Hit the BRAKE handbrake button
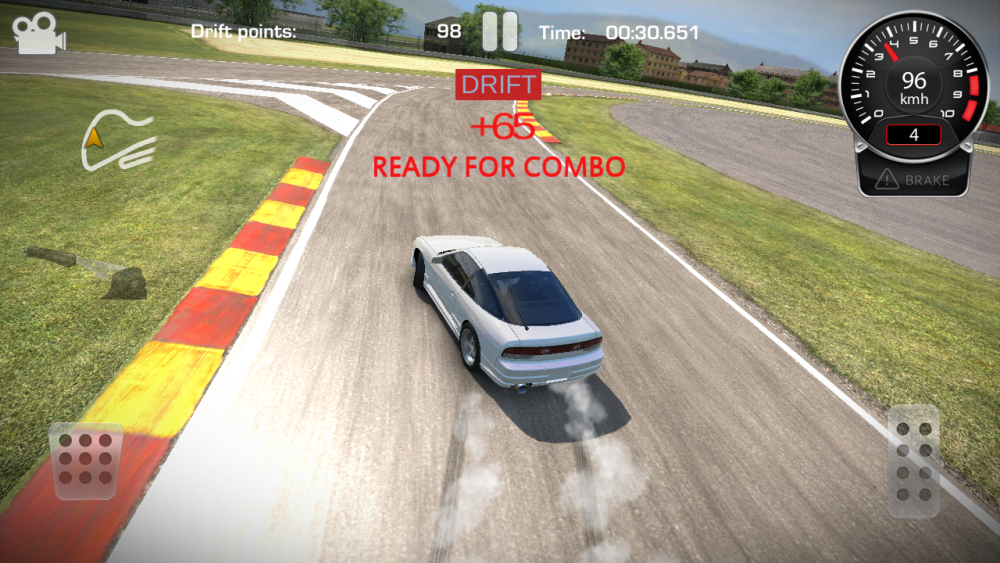 click(x=912, y=180)
